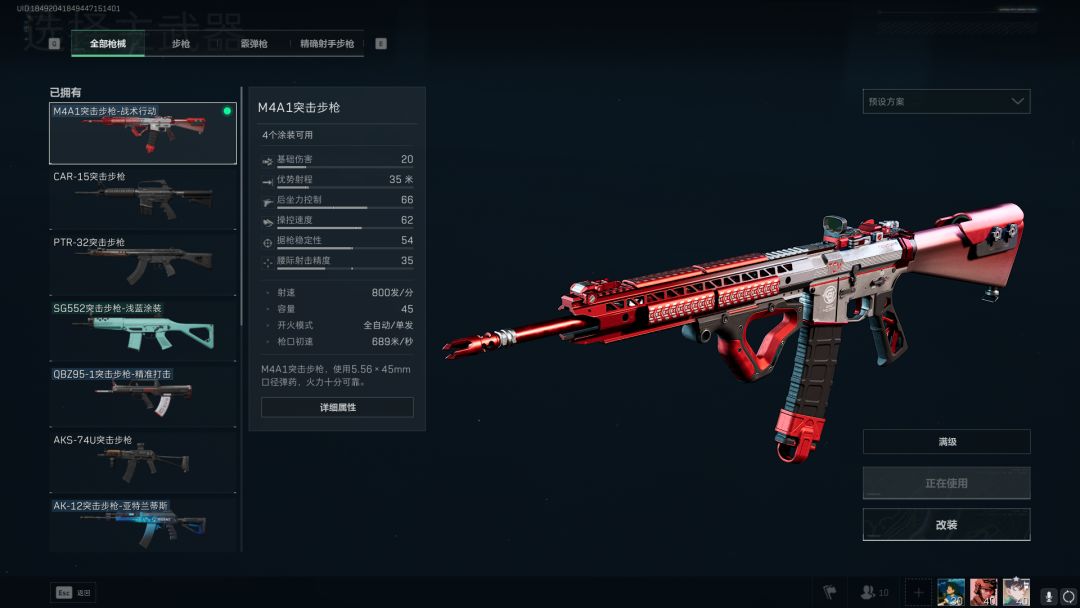Select the AKS-74U突击步枪 weapon
This screenshot has height=608, width=1080.
point(143,461)
